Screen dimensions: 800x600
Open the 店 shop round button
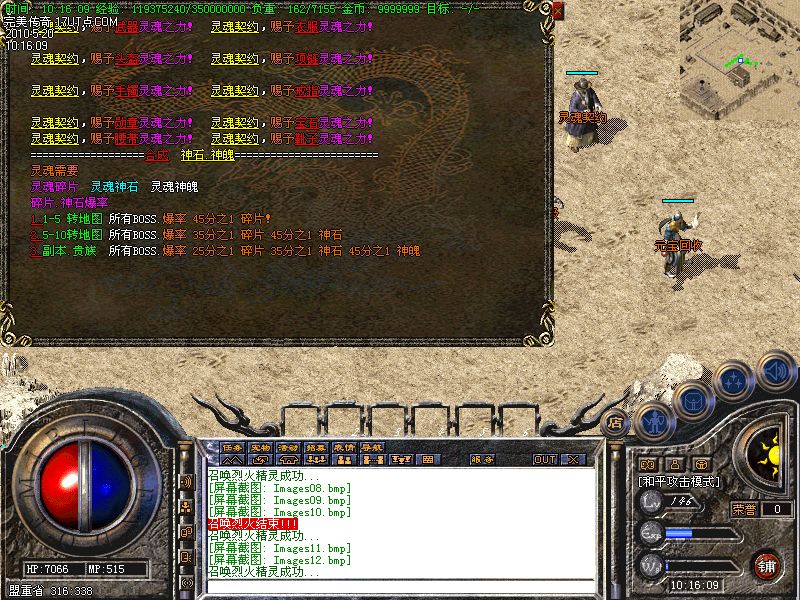(x=615, y=421)
